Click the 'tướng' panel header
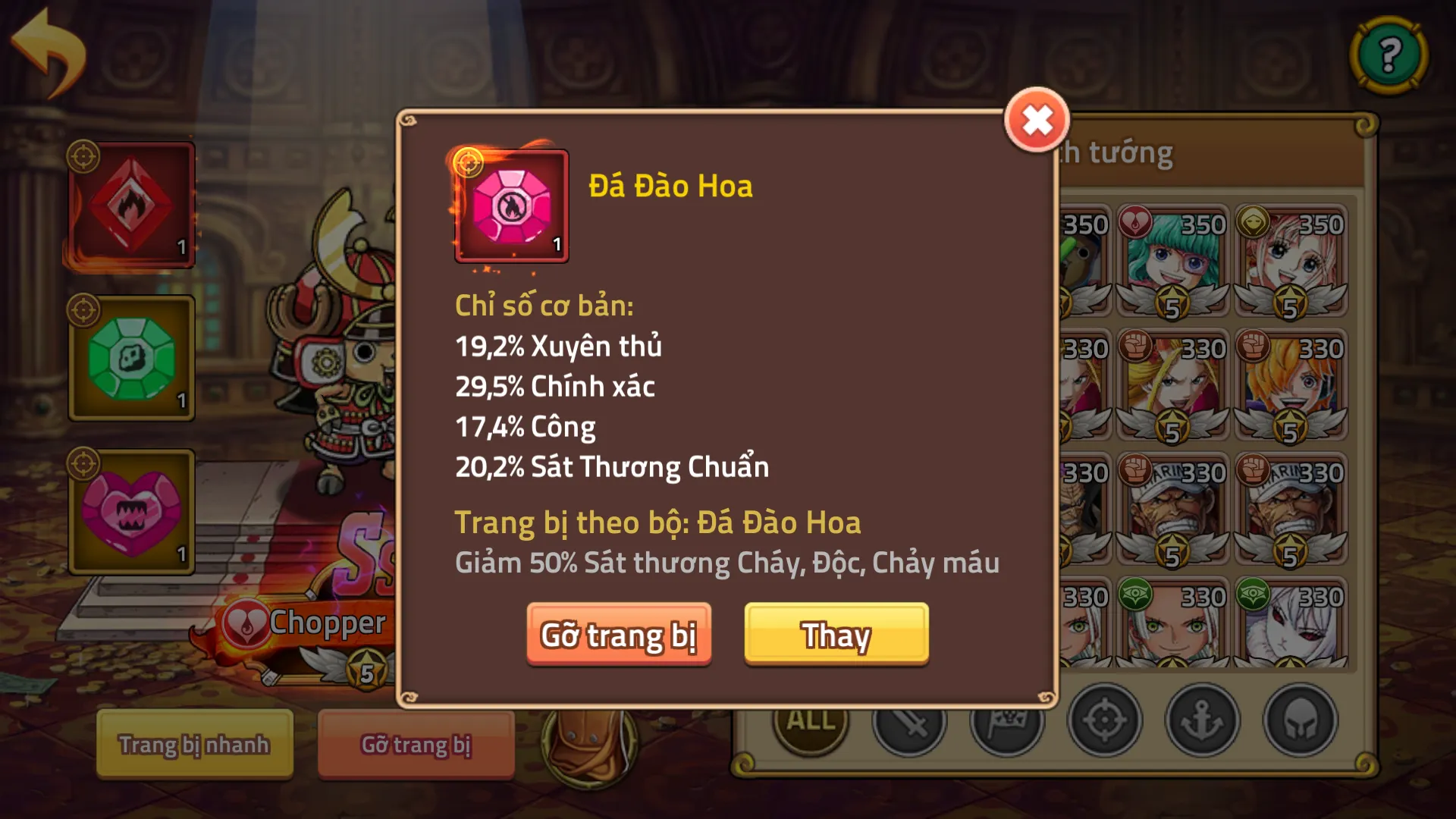This screenshot has width=1456, height=819. click(1130, 152)
